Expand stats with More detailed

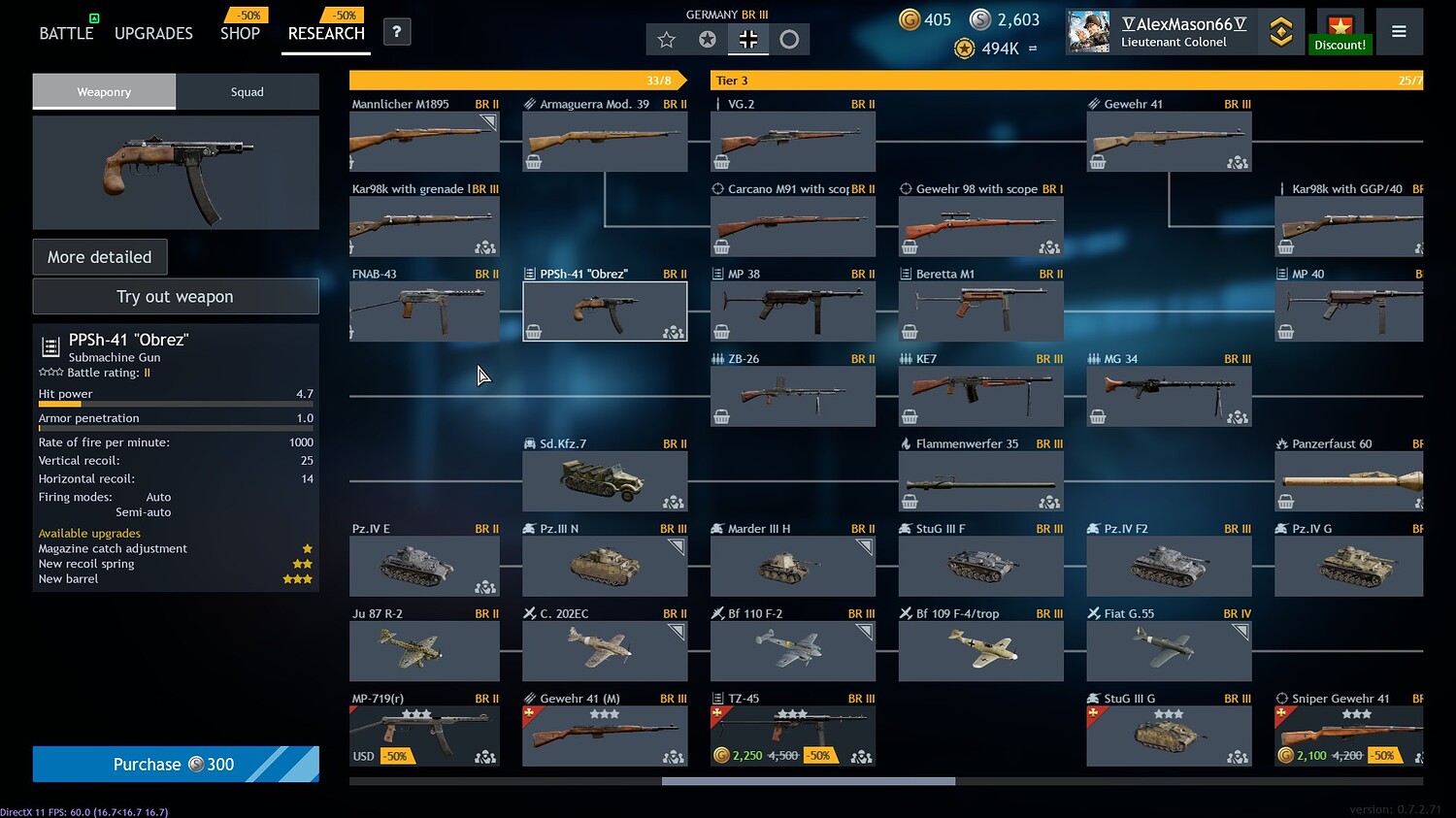pos(99,256)
